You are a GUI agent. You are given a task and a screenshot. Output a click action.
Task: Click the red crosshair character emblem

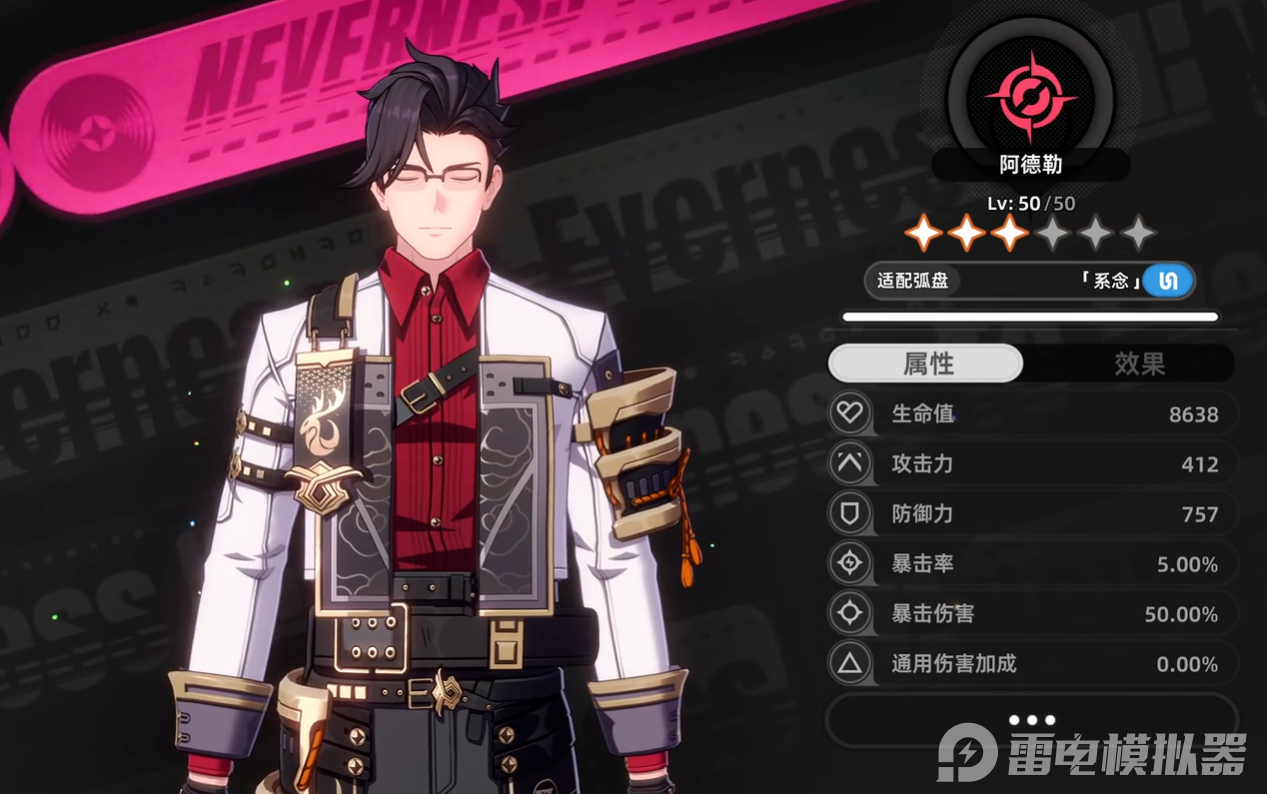tap(1030, 97)
